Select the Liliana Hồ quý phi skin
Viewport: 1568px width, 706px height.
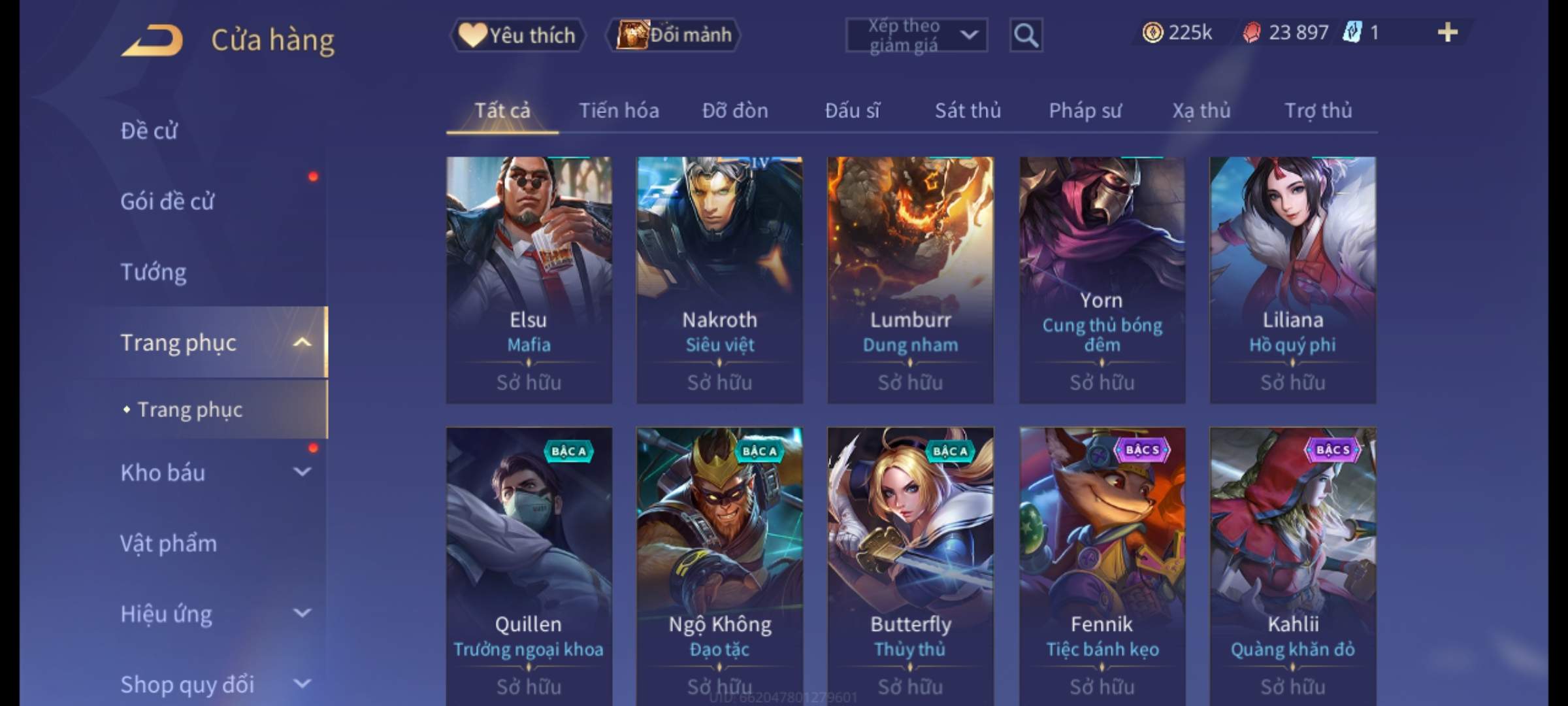1292,279
